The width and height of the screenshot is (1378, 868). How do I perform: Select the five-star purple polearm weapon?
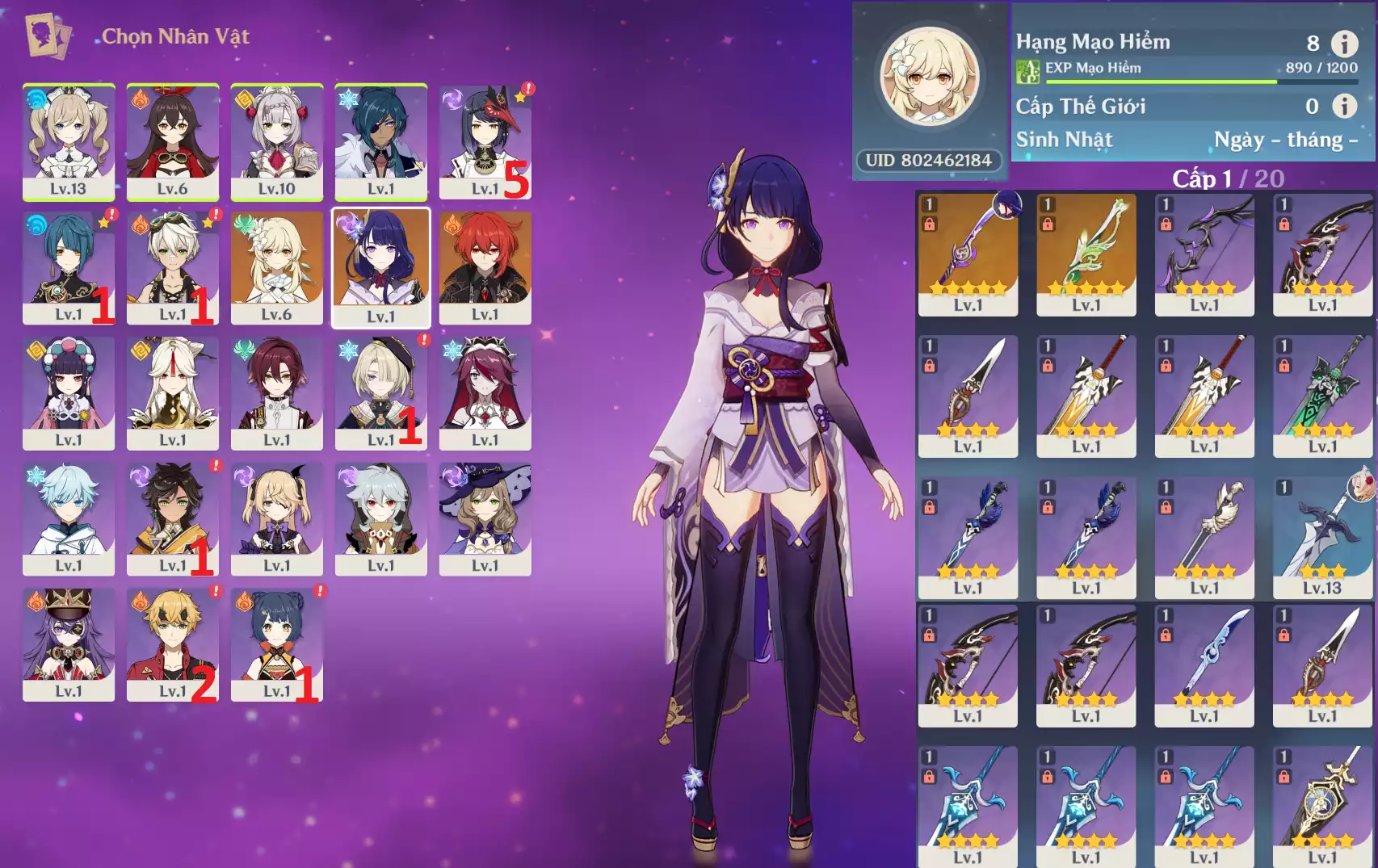[968, 254]
